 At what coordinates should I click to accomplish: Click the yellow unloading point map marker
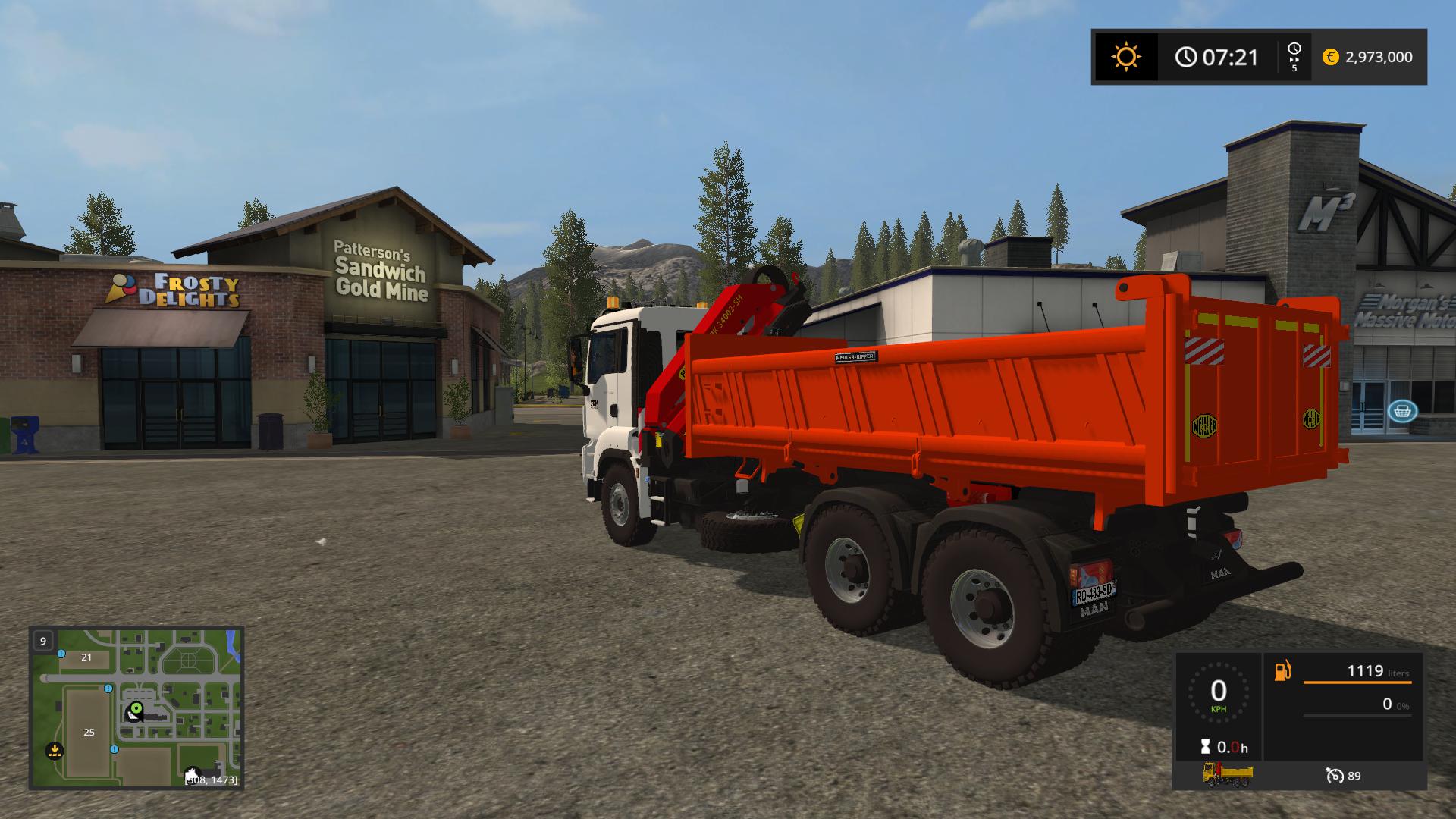click(54, 751)
